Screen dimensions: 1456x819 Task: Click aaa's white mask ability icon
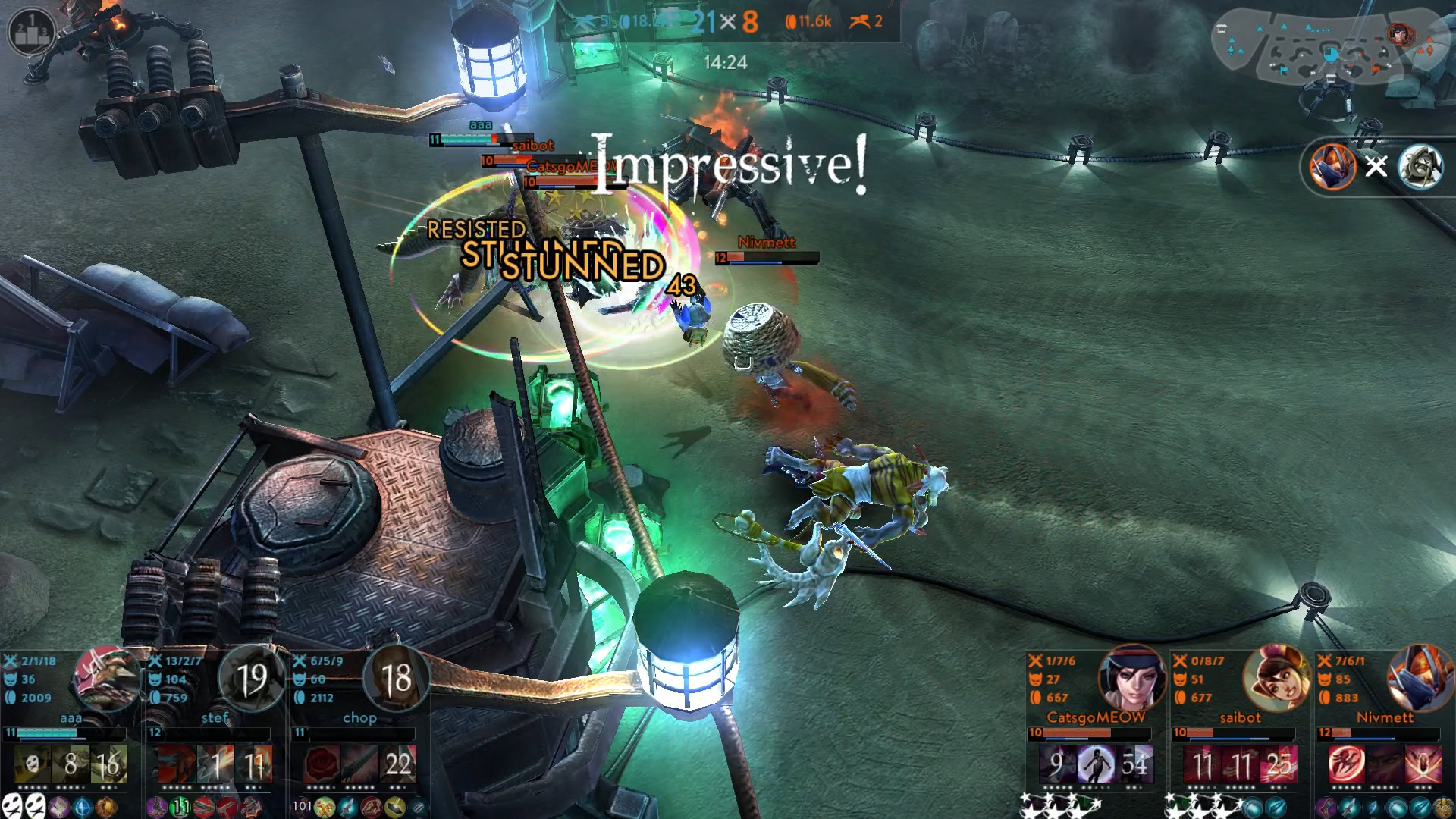click(x=32, y=764)
